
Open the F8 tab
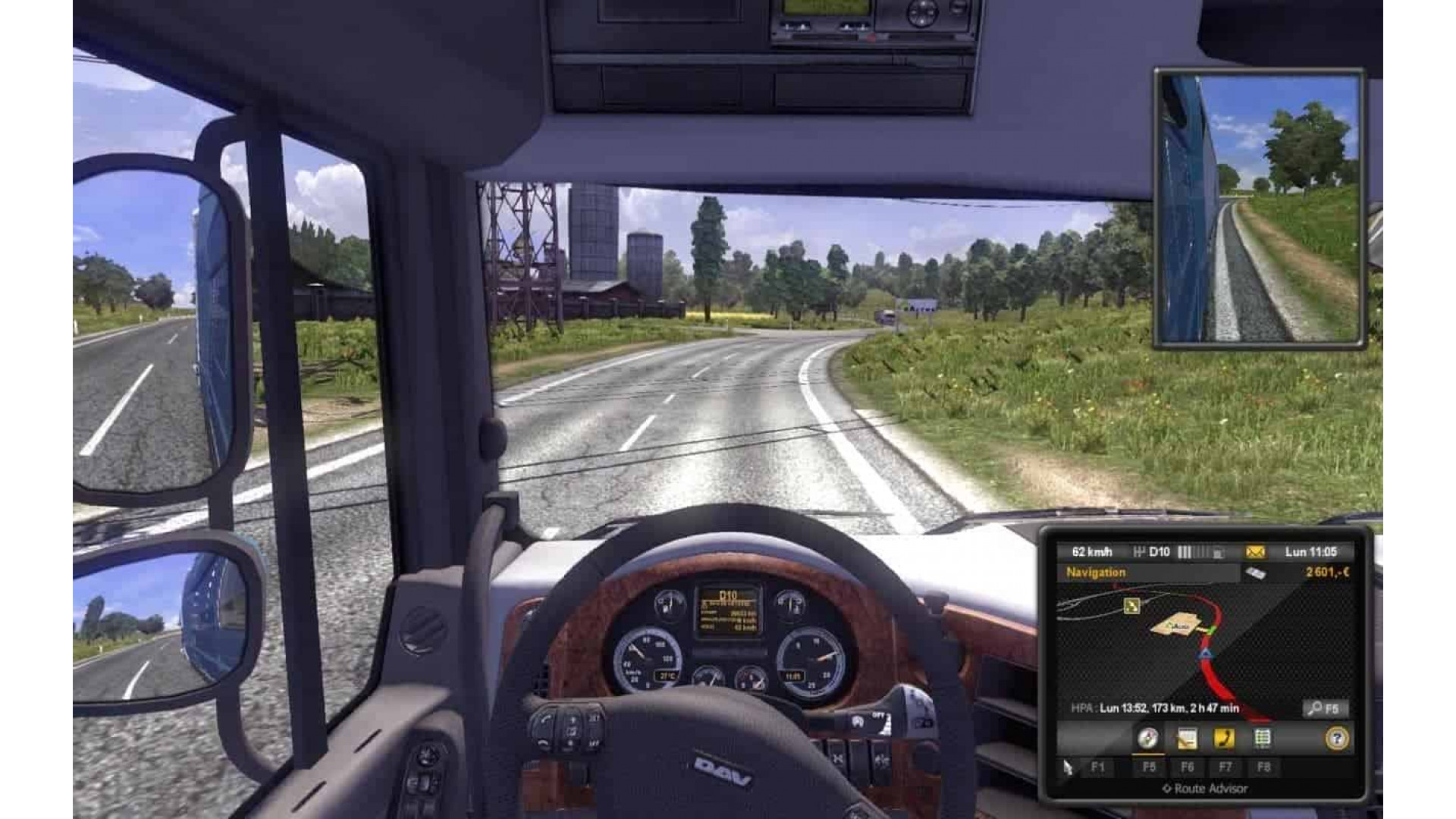[1264, 767]
